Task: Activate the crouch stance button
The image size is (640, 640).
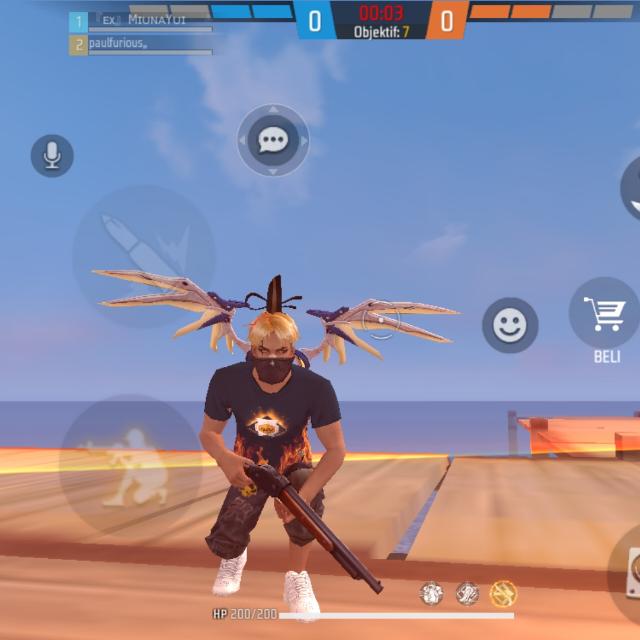Action: tap(130, 464)
